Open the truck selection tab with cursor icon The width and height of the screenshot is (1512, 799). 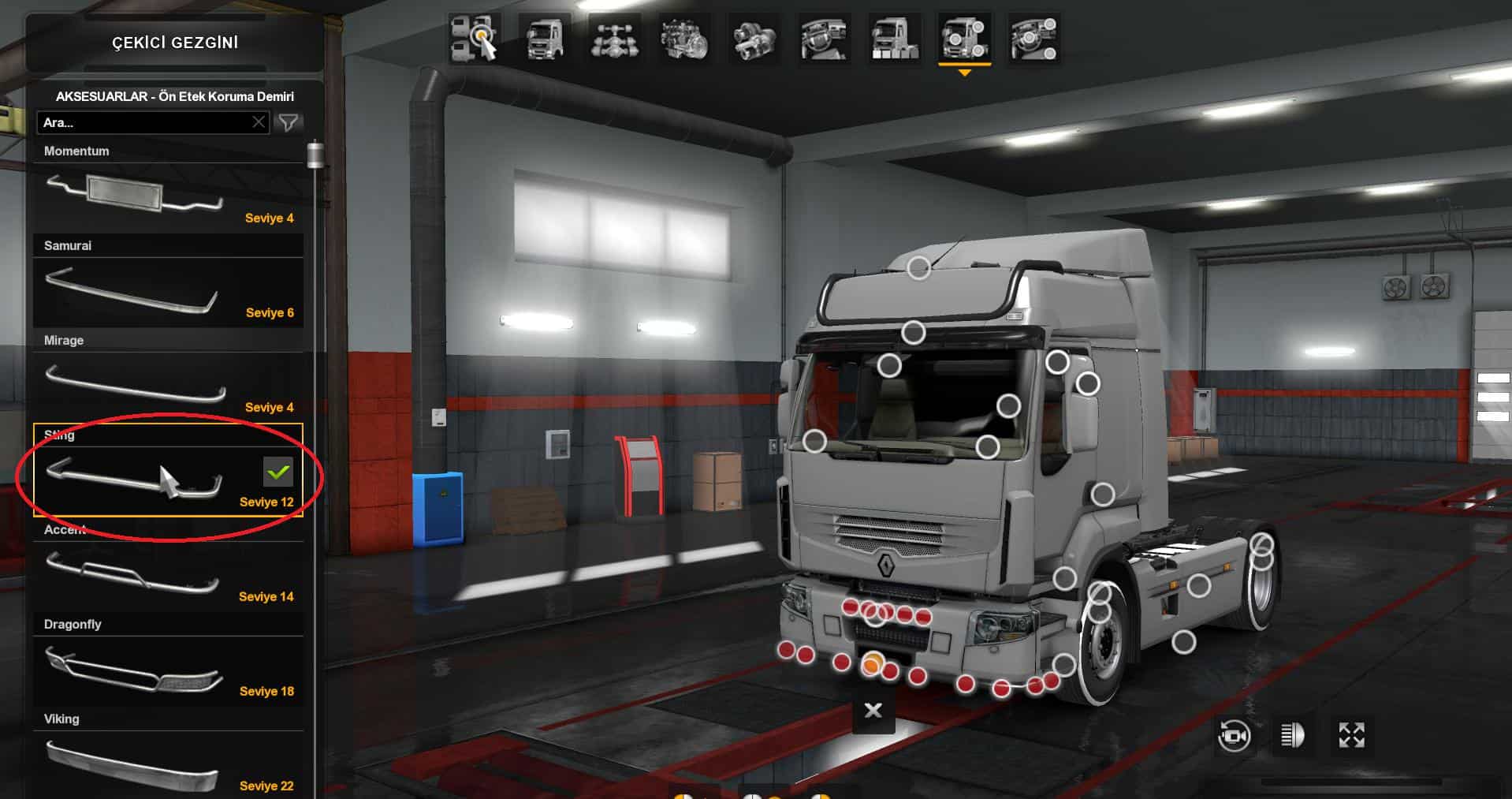[x=475, y=39]
